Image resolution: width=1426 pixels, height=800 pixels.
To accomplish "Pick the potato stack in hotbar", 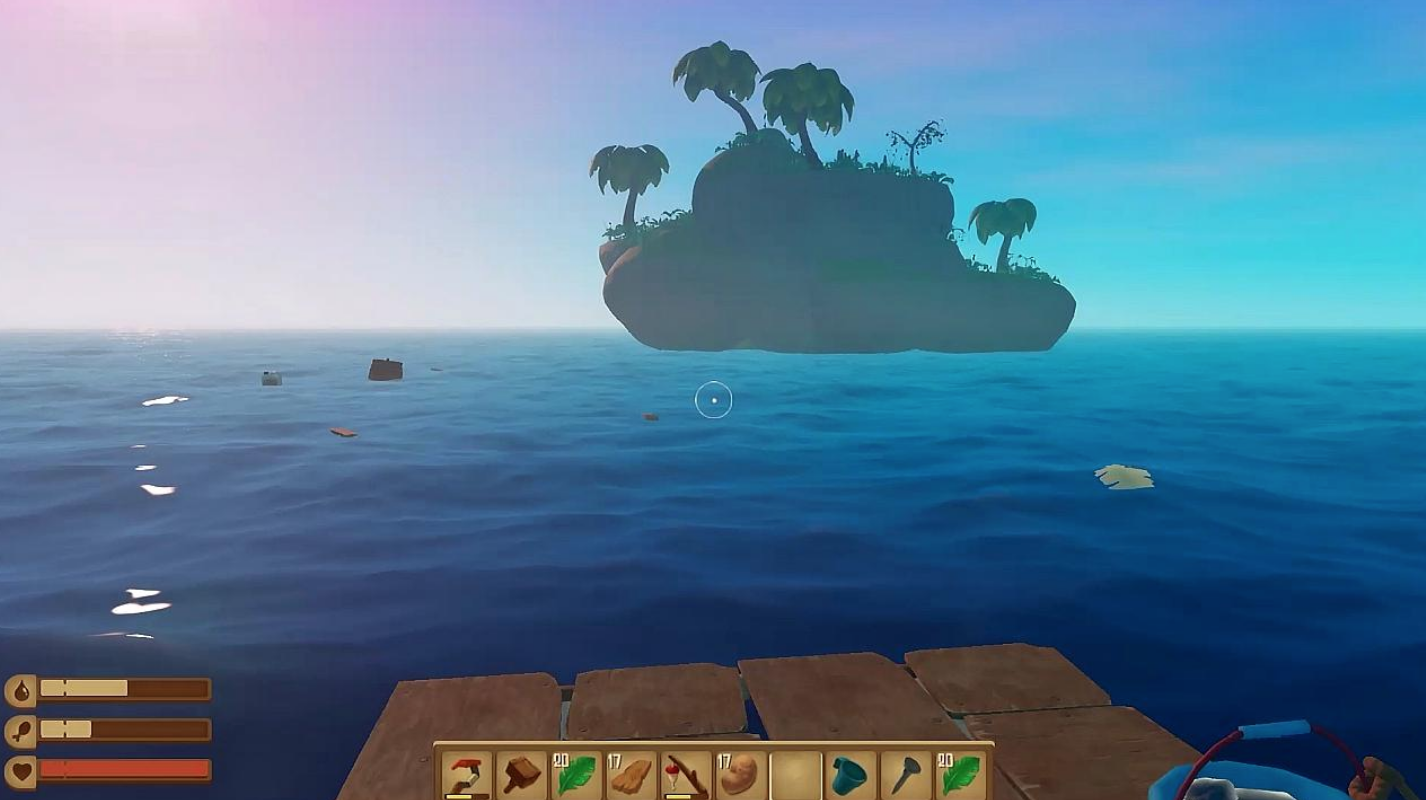I will [x=741, y=775].
